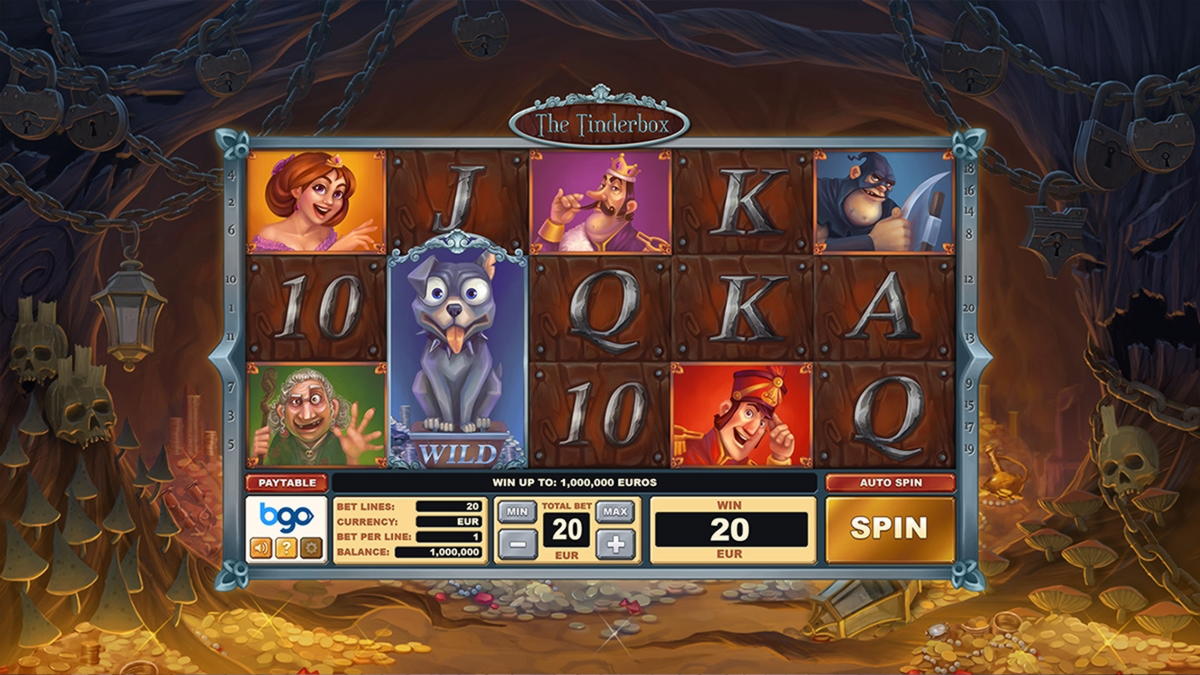Set the bet to MIN
1200x675 pixels.
(x=517, y=511)
